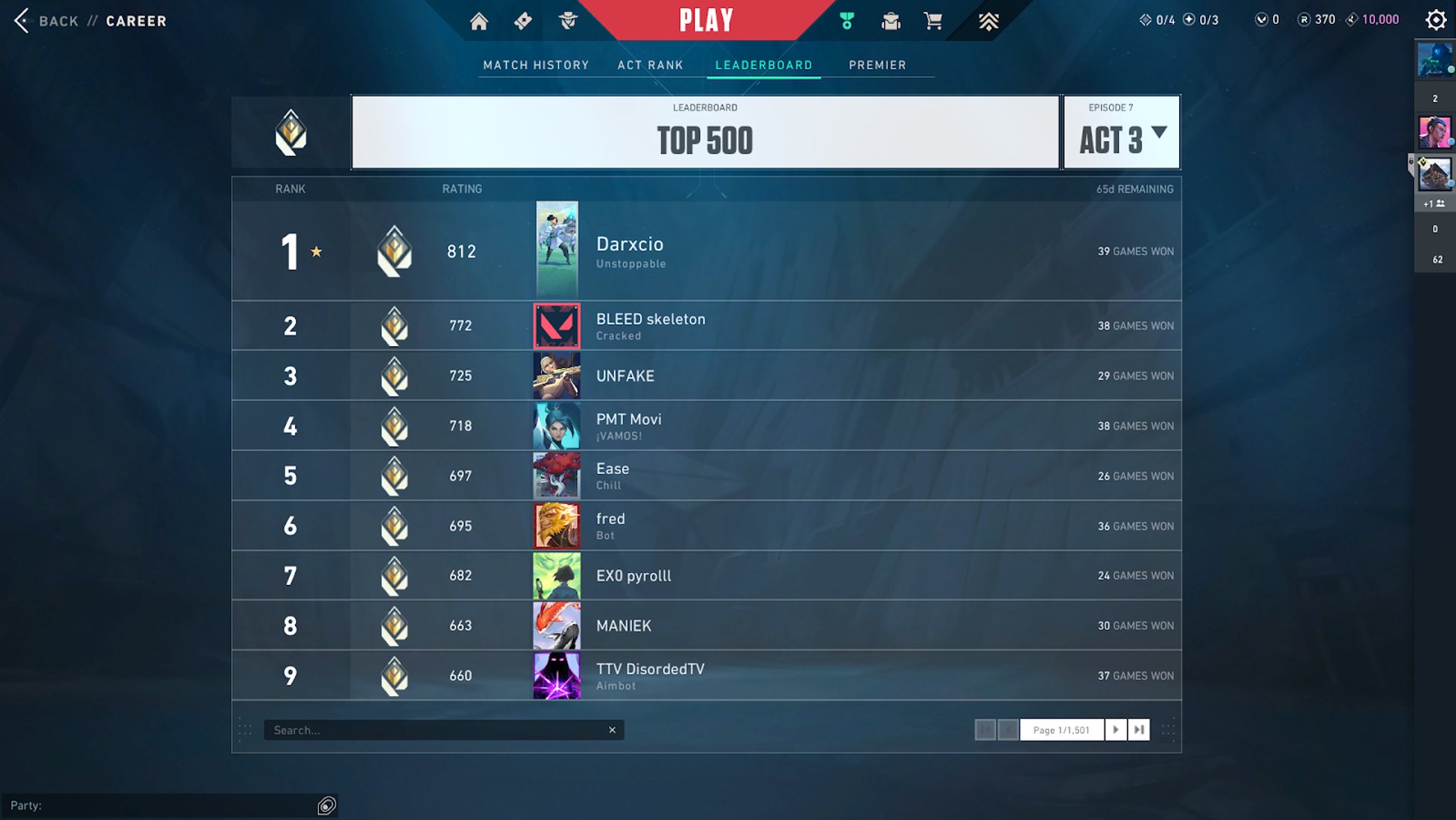Viewport: 1456px width, 820px height.
Task: Open the Store shopping cart icon
Action: [x=933, y=21]
